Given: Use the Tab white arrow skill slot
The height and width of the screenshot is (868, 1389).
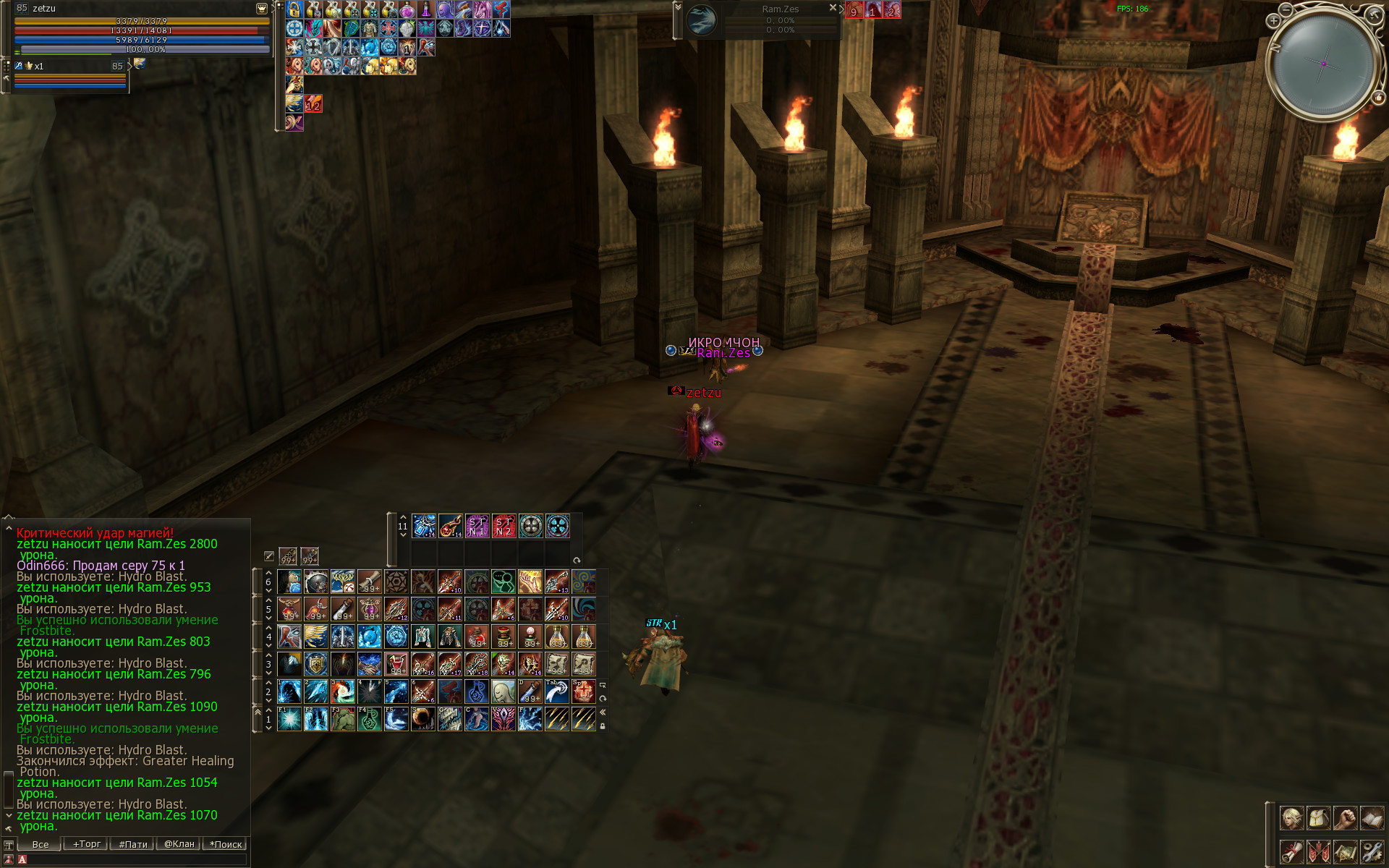Looking at the screenshot, I should tap(556, 692).
